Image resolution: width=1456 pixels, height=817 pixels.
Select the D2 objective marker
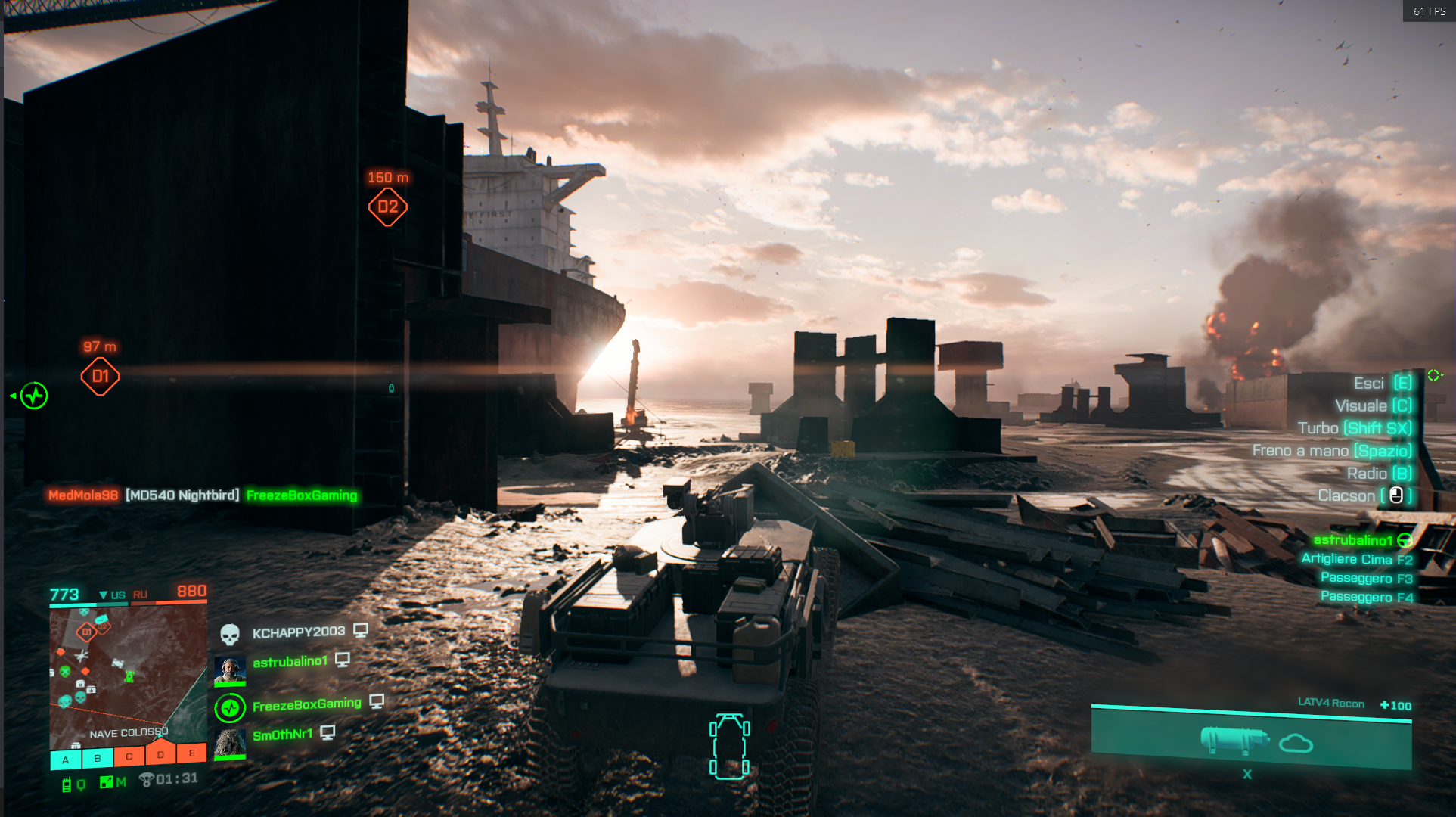pos(387,207)
